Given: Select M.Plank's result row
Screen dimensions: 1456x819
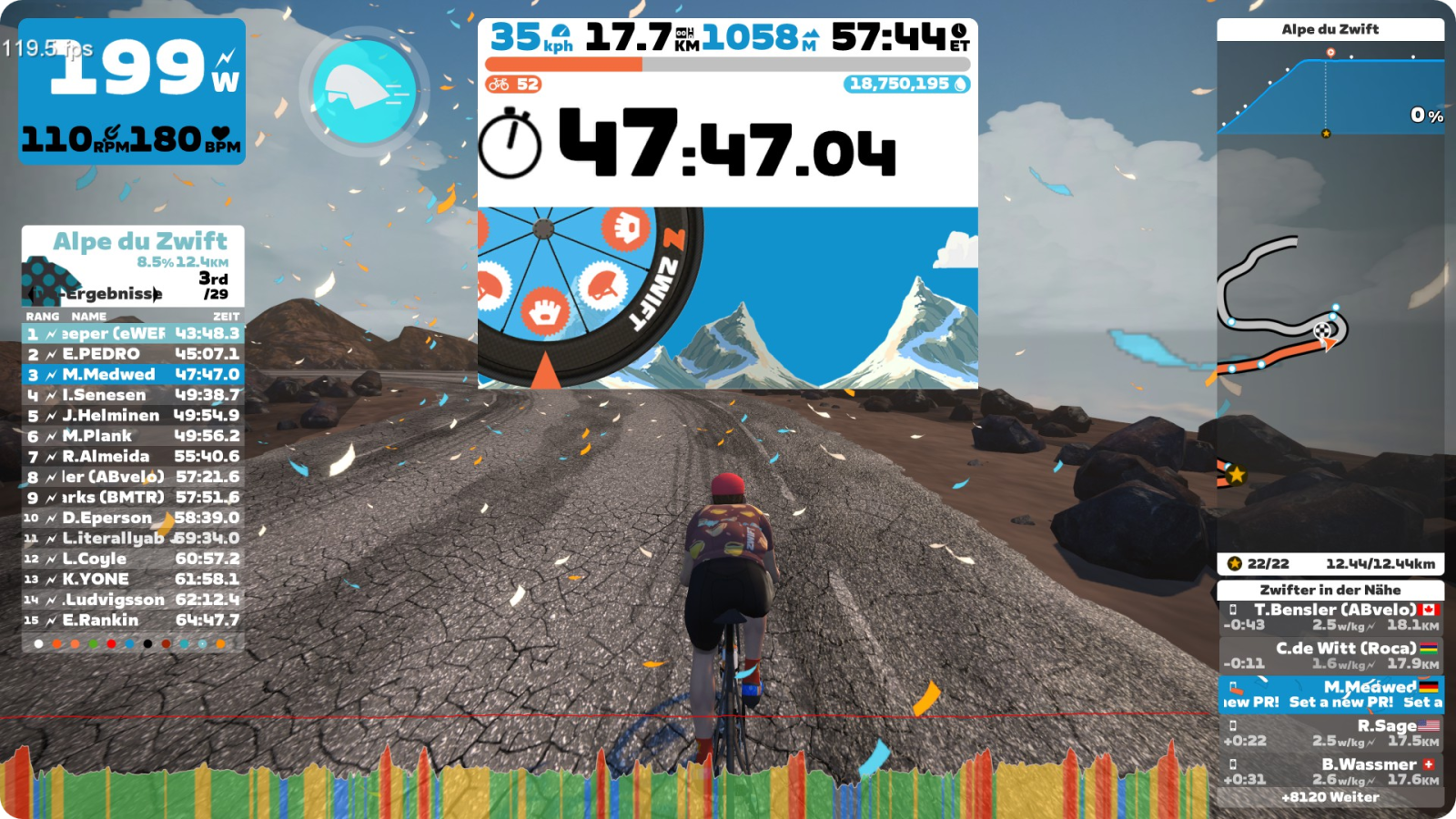Looking at the screenshot, I should tap(133, 436).
